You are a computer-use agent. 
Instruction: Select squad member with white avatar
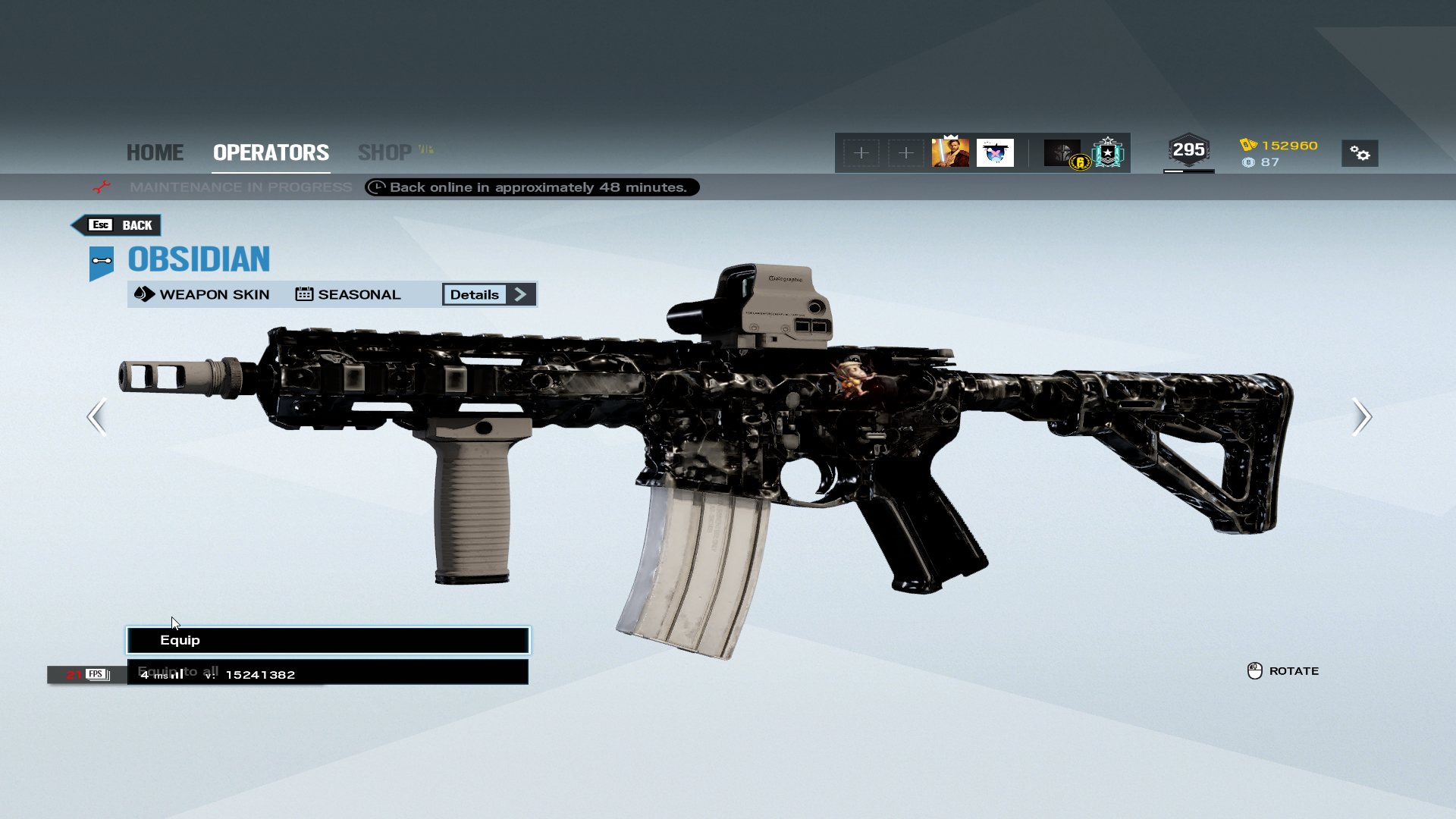pos(995,152)
